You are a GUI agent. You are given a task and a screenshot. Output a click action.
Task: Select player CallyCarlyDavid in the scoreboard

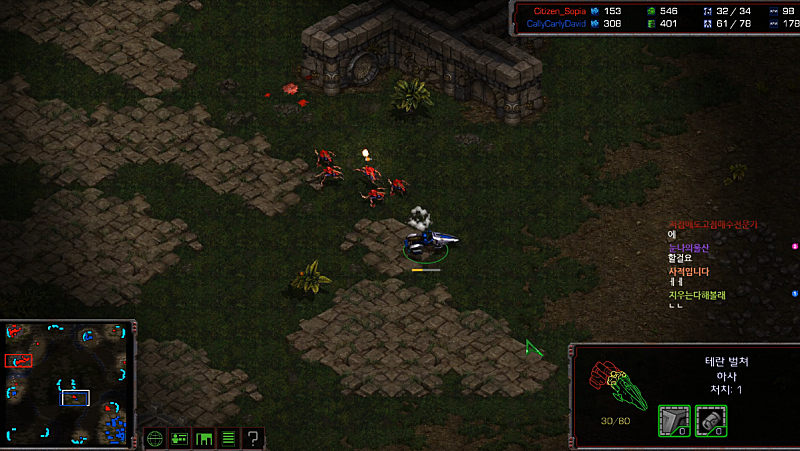tap(555, 23)
